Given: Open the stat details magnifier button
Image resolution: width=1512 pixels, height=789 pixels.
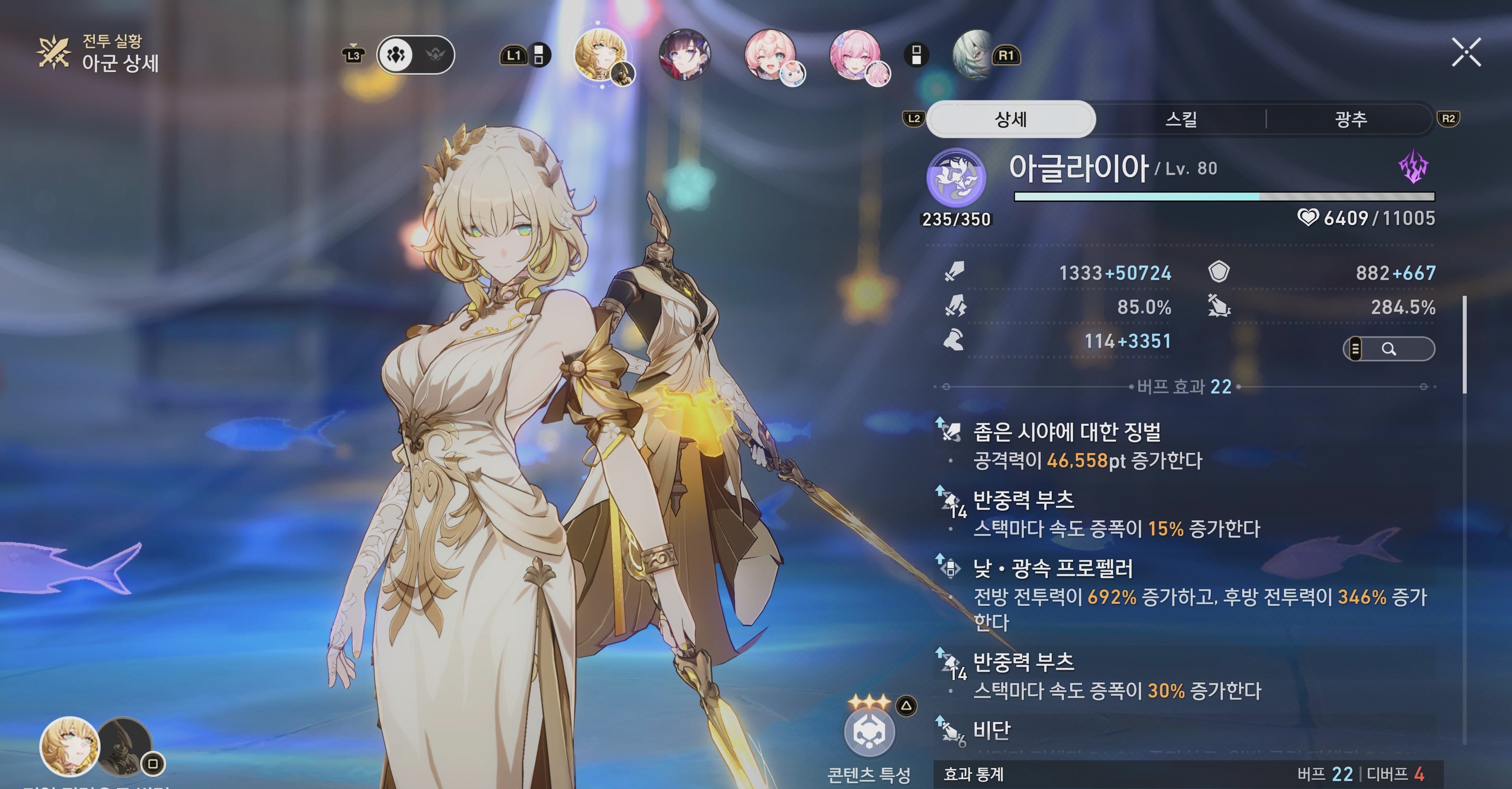Looking at the screenshot, I should click(x=1389, y=349).
